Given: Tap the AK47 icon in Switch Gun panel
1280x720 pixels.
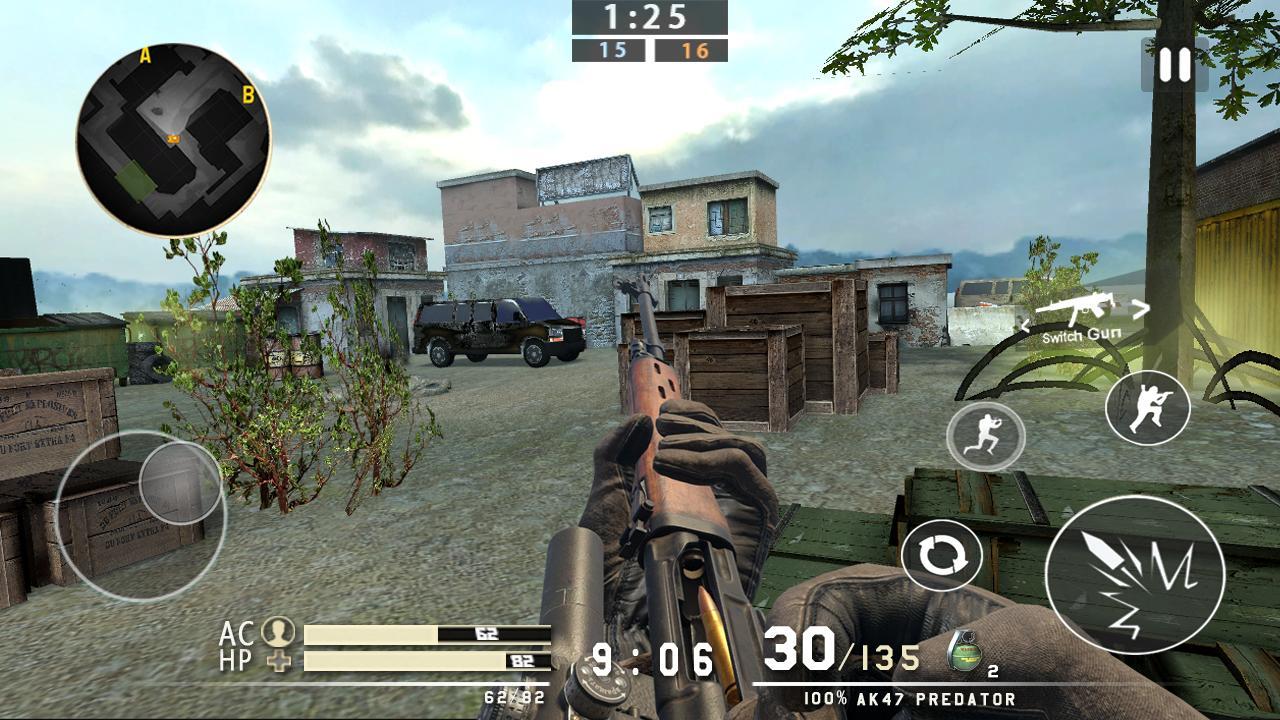Looking at the screenshot, I should tap(1081, 308).
